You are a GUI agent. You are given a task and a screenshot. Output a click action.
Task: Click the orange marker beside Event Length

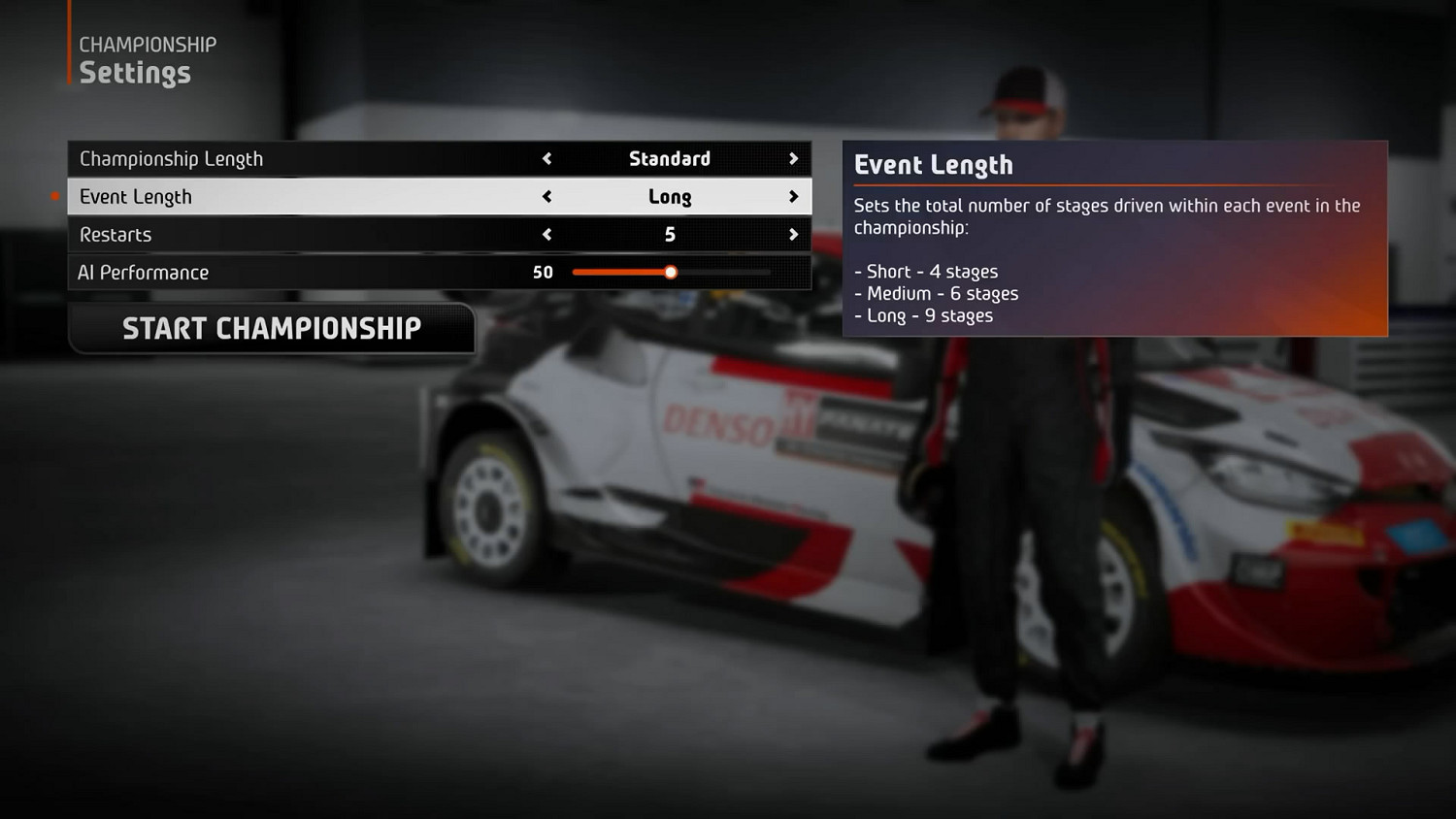[55, 195]
